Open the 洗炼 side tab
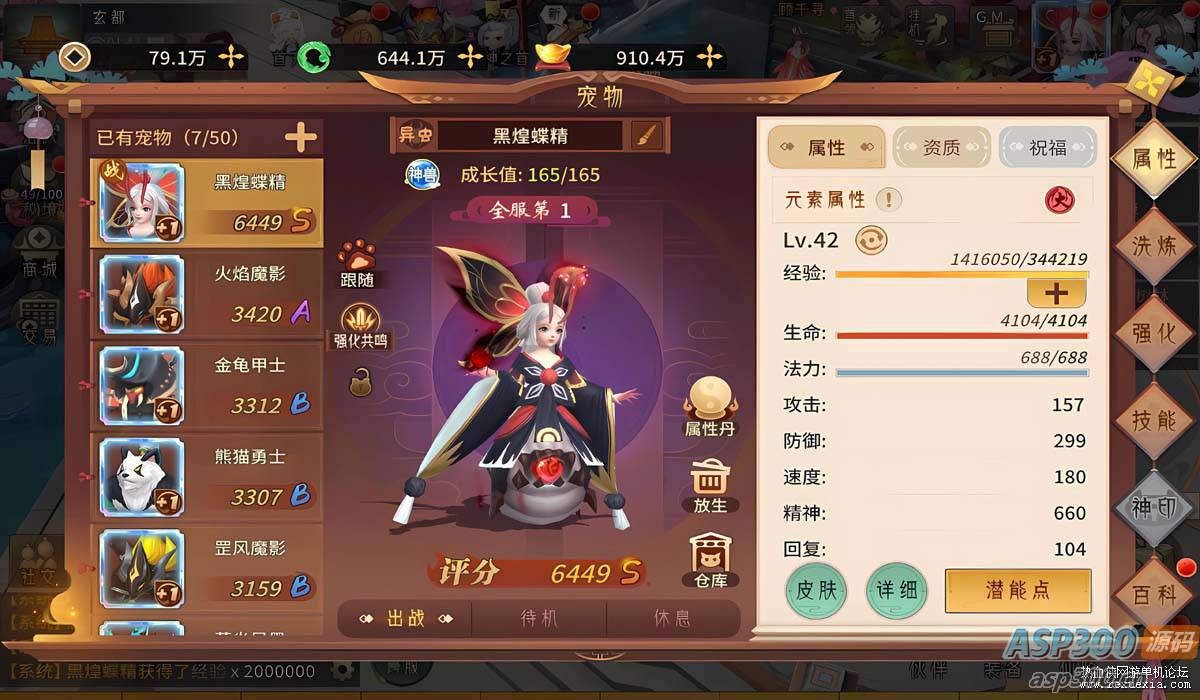 point(1153,246)
